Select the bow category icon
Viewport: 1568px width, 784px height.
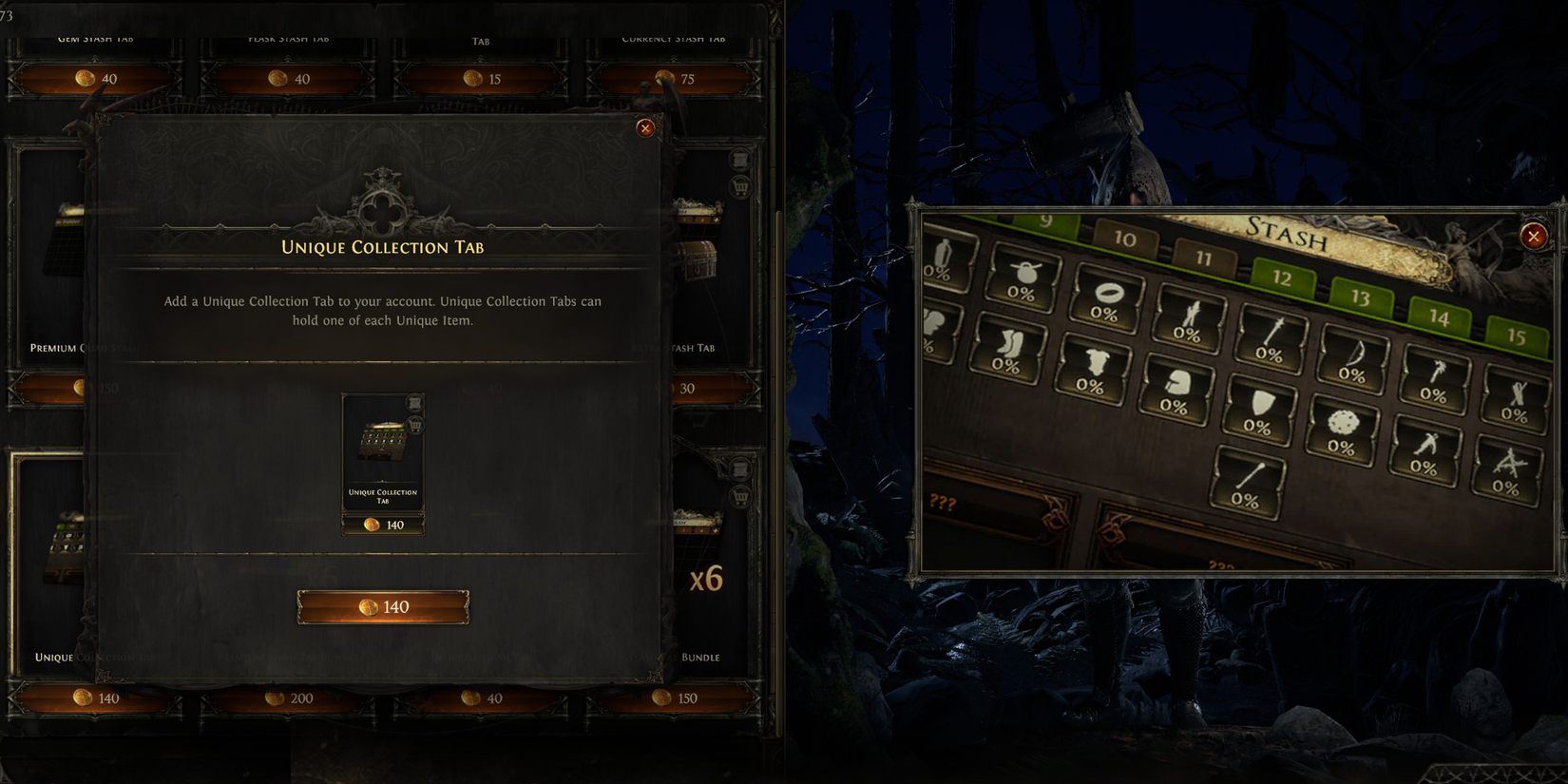click(x=1355, y=354)
